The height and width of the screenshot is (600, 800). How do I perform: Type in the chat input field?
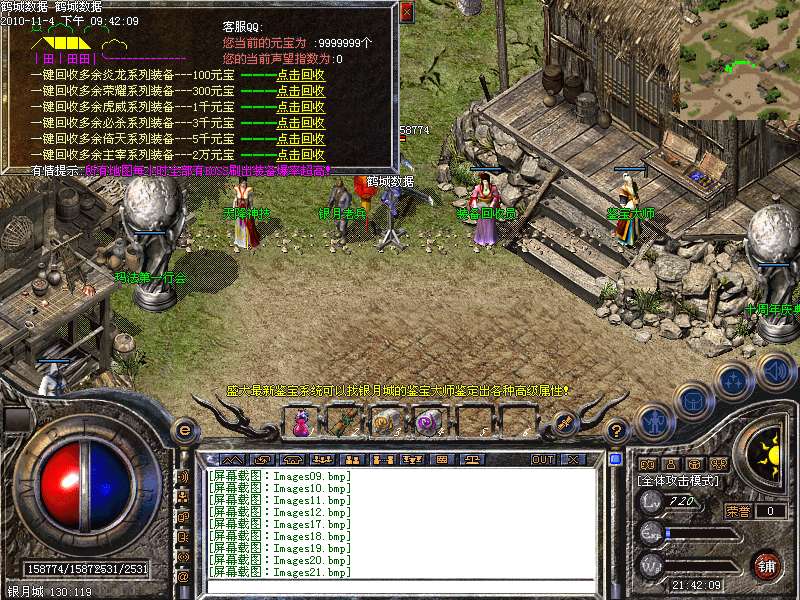click(x=400, y=587)
